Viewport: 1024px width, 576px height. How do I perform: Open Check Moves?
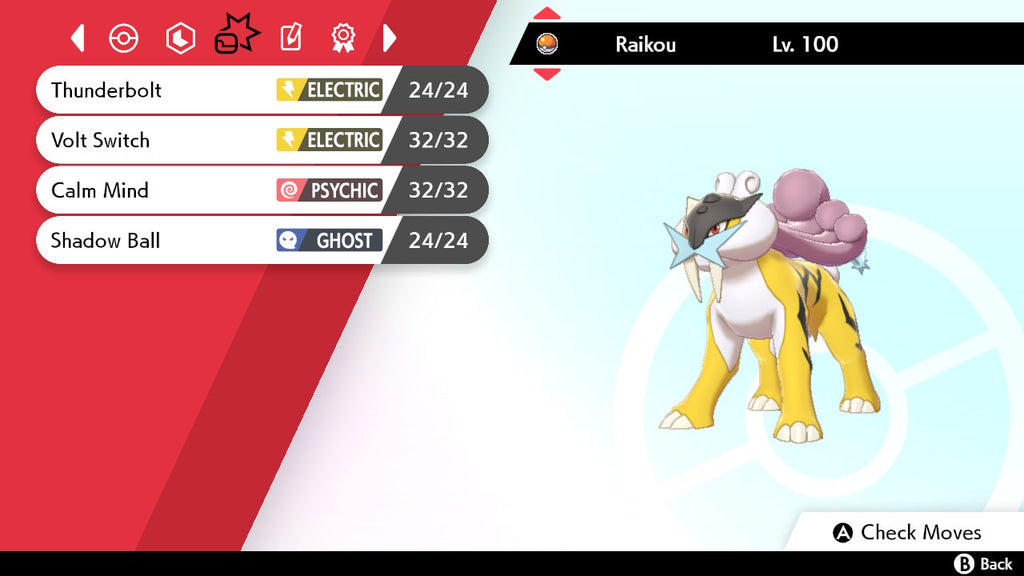(x=907, y=532)
